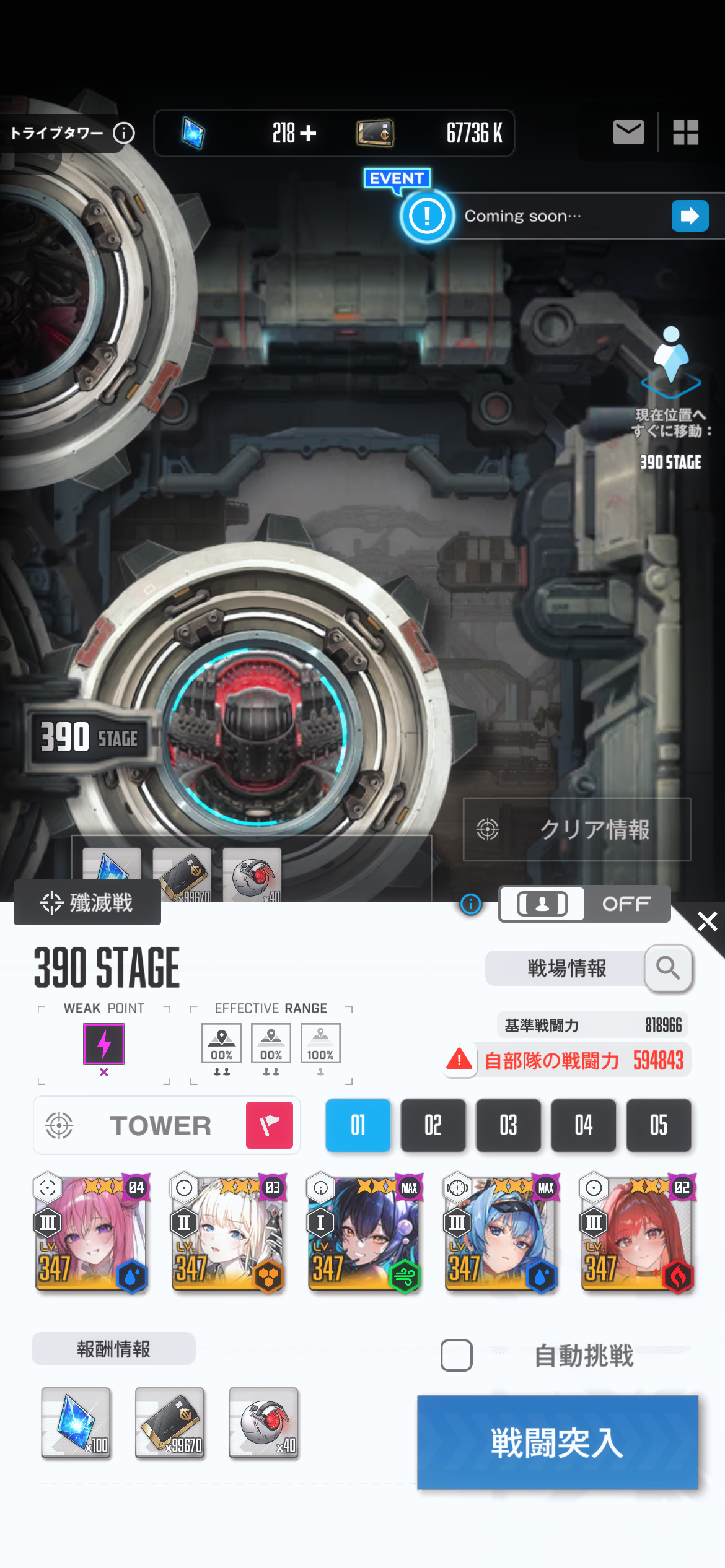The height and width of the screenshot is (1568, 725).
Task: Select the dark-haired wind-element character card
Action: (x=364, y=1232)
